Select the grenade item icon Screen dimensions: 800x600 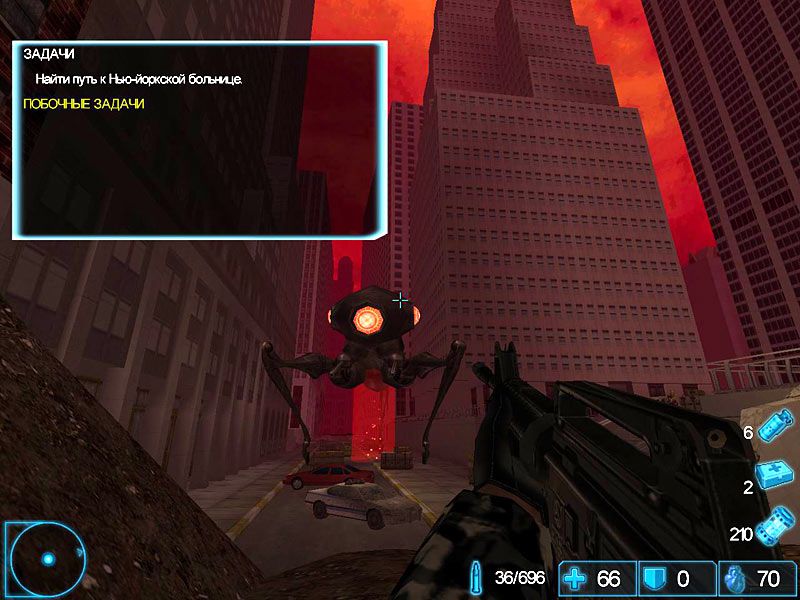pyautogui.click(x=776, y=429)
